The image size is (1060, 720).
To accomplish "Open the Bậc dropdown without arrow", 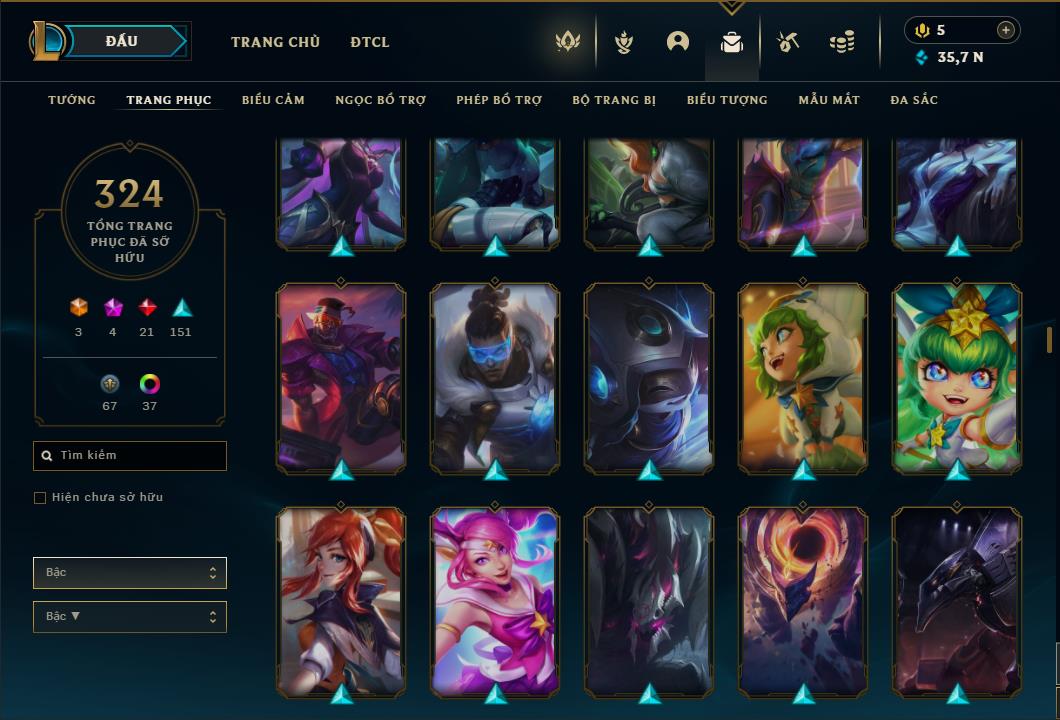I will click(130, 573).
